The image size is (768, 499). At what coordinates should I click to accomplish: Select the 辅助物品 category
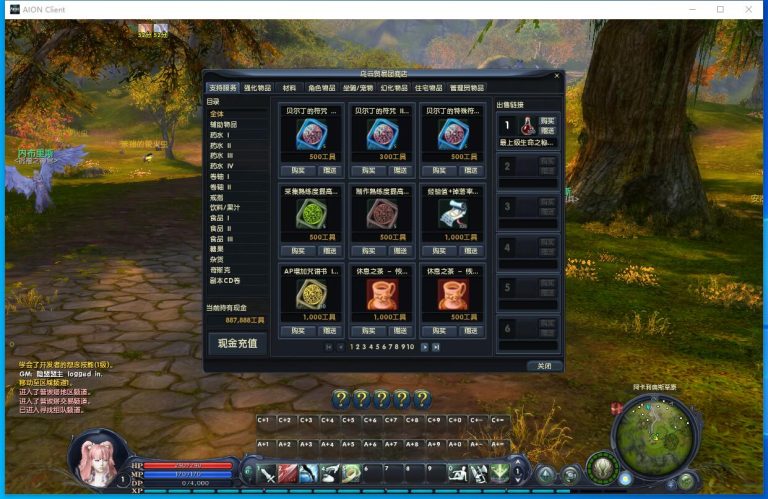tap(224, 124)
